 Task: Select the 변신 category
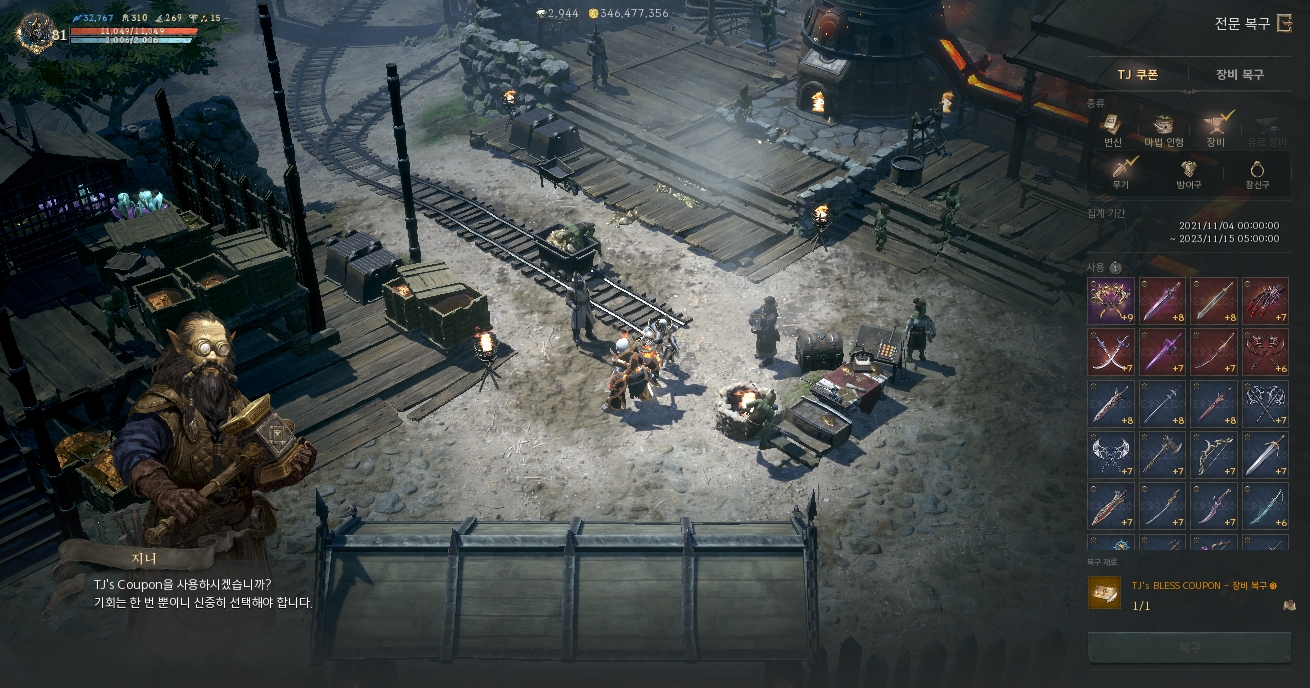pos(1111,130)
